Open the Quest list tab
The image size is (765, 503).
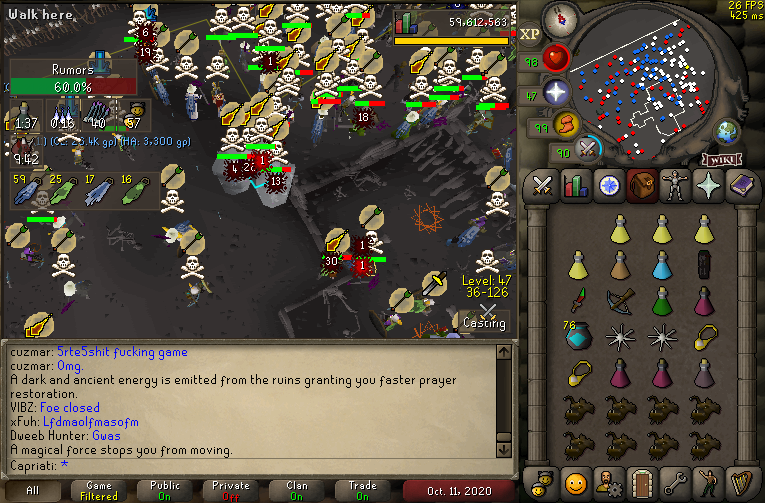pos(608,186)
